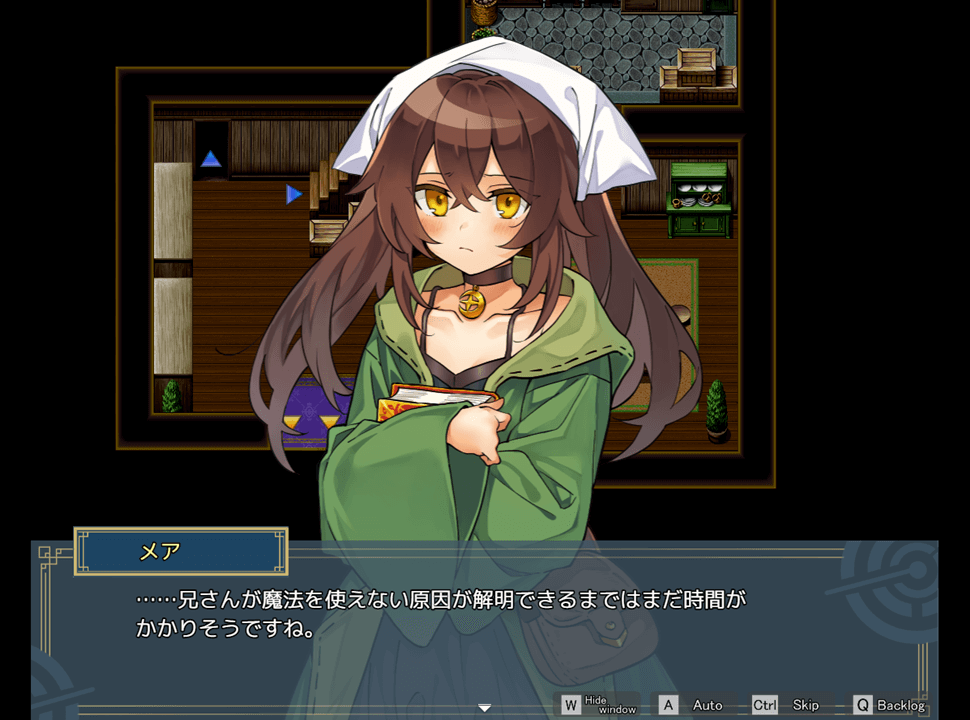Click the white continue arrow under the dialogue
The image size is (970, 720).
click(x=485, y=708)
